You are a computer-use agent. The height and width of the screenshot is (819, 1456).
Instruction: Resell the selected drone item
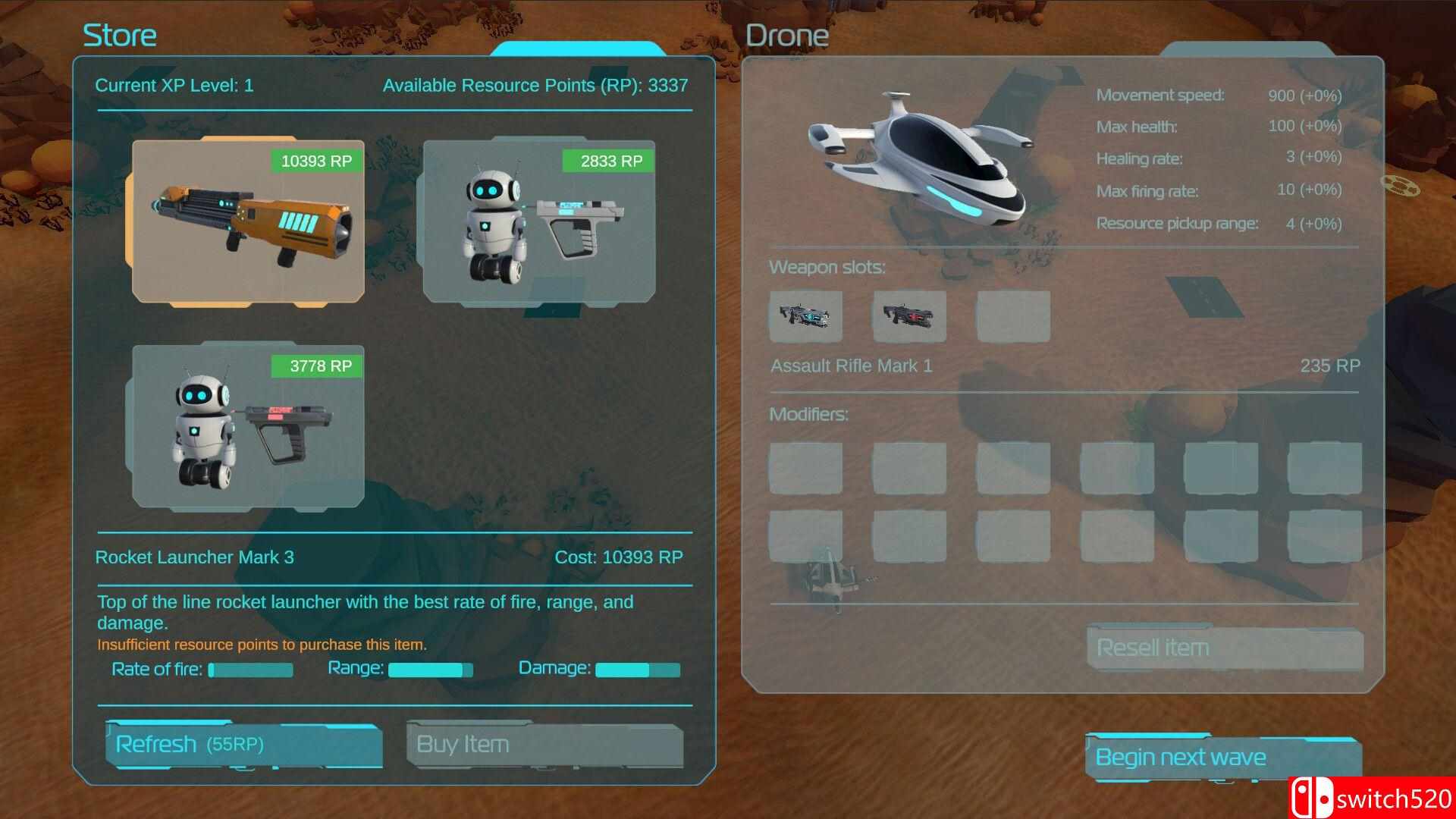click(x=1224, y=648)
